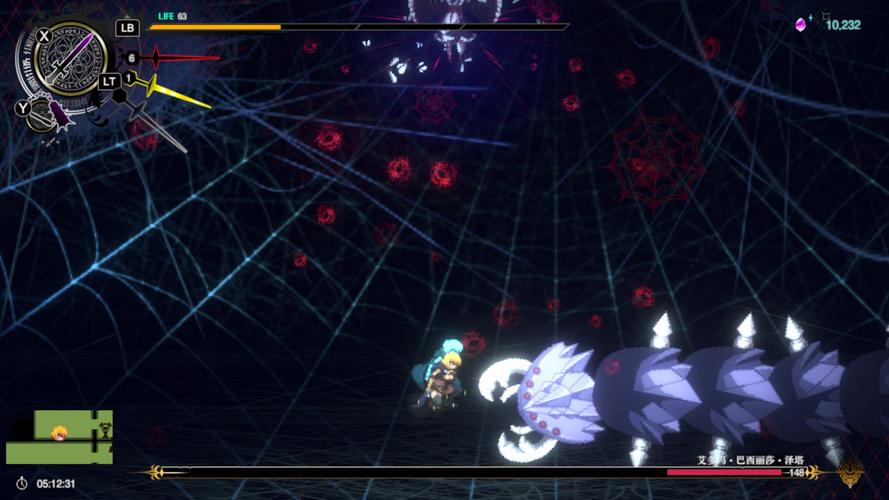Viewport: 889px width, 500px height.
Task: Click the player head marker on minimap
Action: [x=60, y=433]
